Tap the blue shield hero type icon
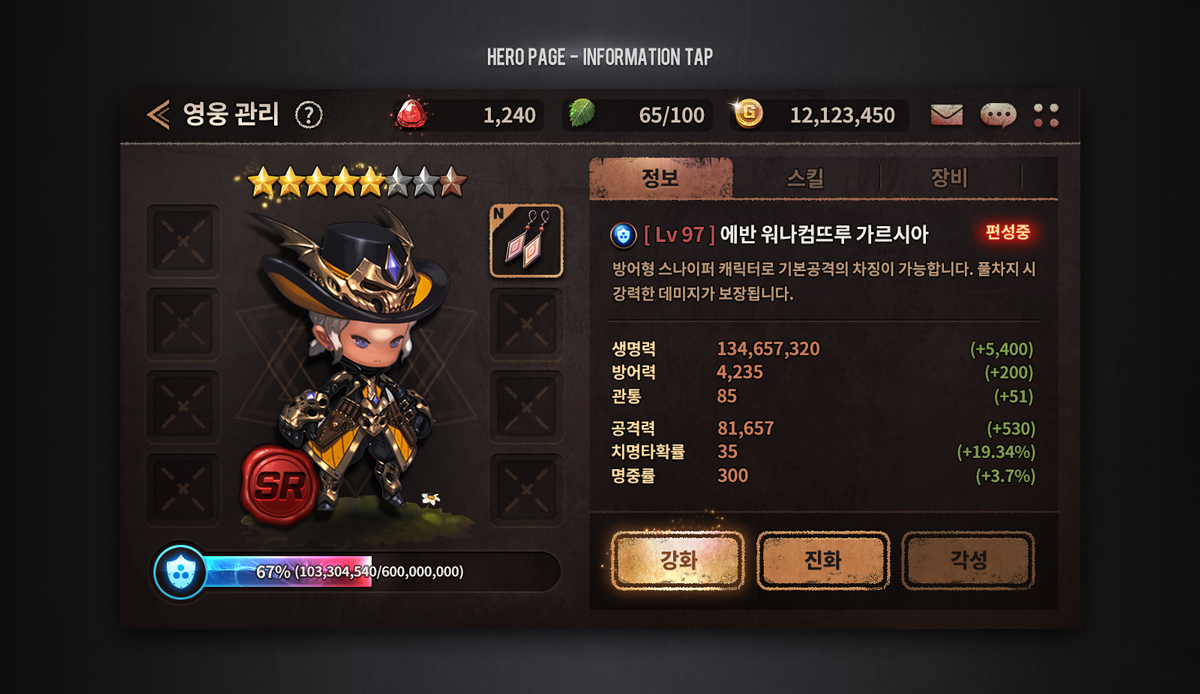Viewport: 1200px width, 694px height. click(623, 235)
